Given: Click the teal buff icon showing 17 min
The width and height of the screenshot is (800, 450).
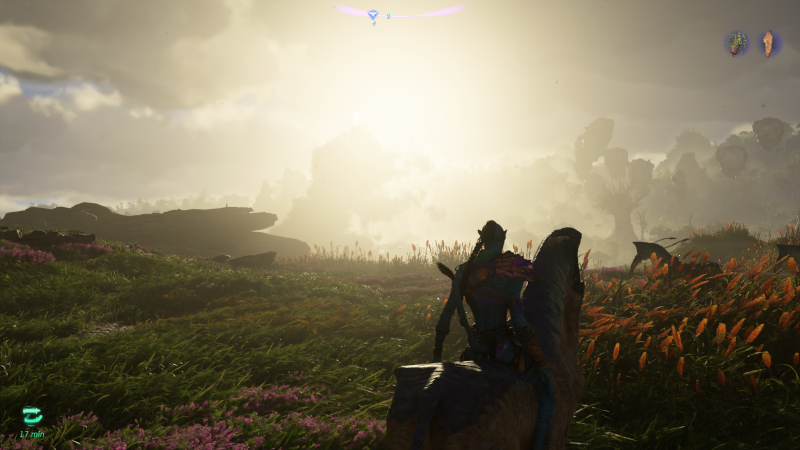Looking at the screenshot, I should pos(32,415).
